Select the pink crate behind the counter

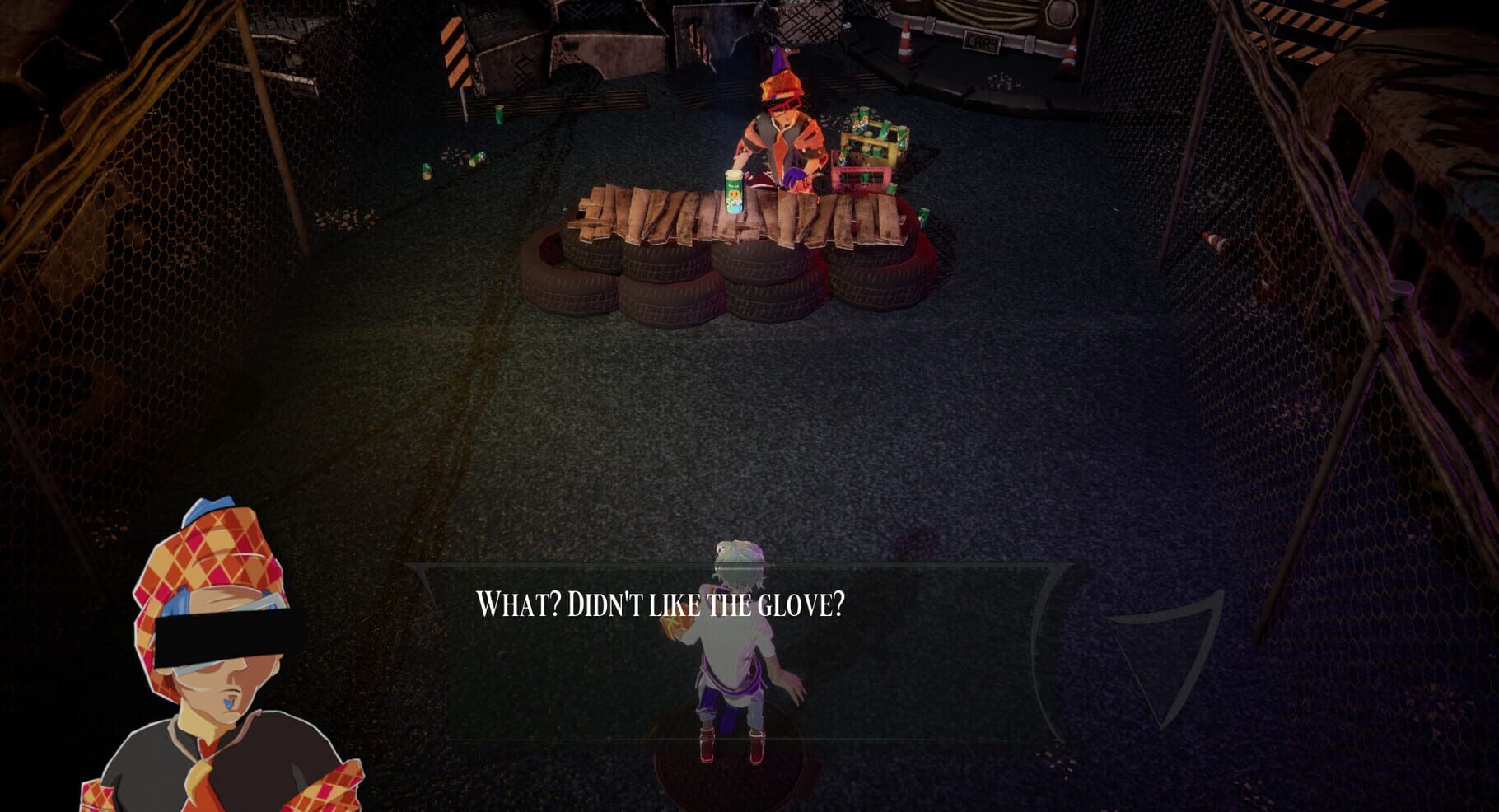pos(862,177)
